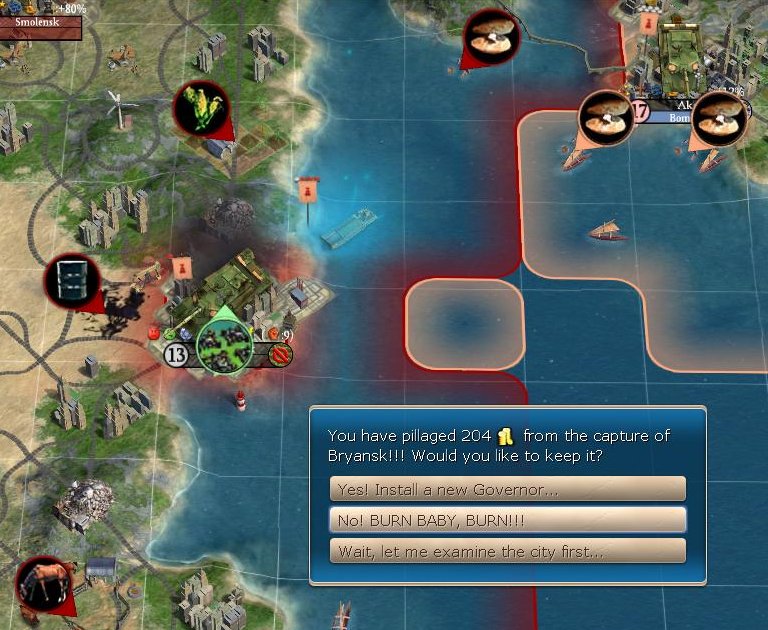Viewport: 768px width, 630px height.
Task: Choose "Yes! Install a new Governor..."
Action: (507, 489)
